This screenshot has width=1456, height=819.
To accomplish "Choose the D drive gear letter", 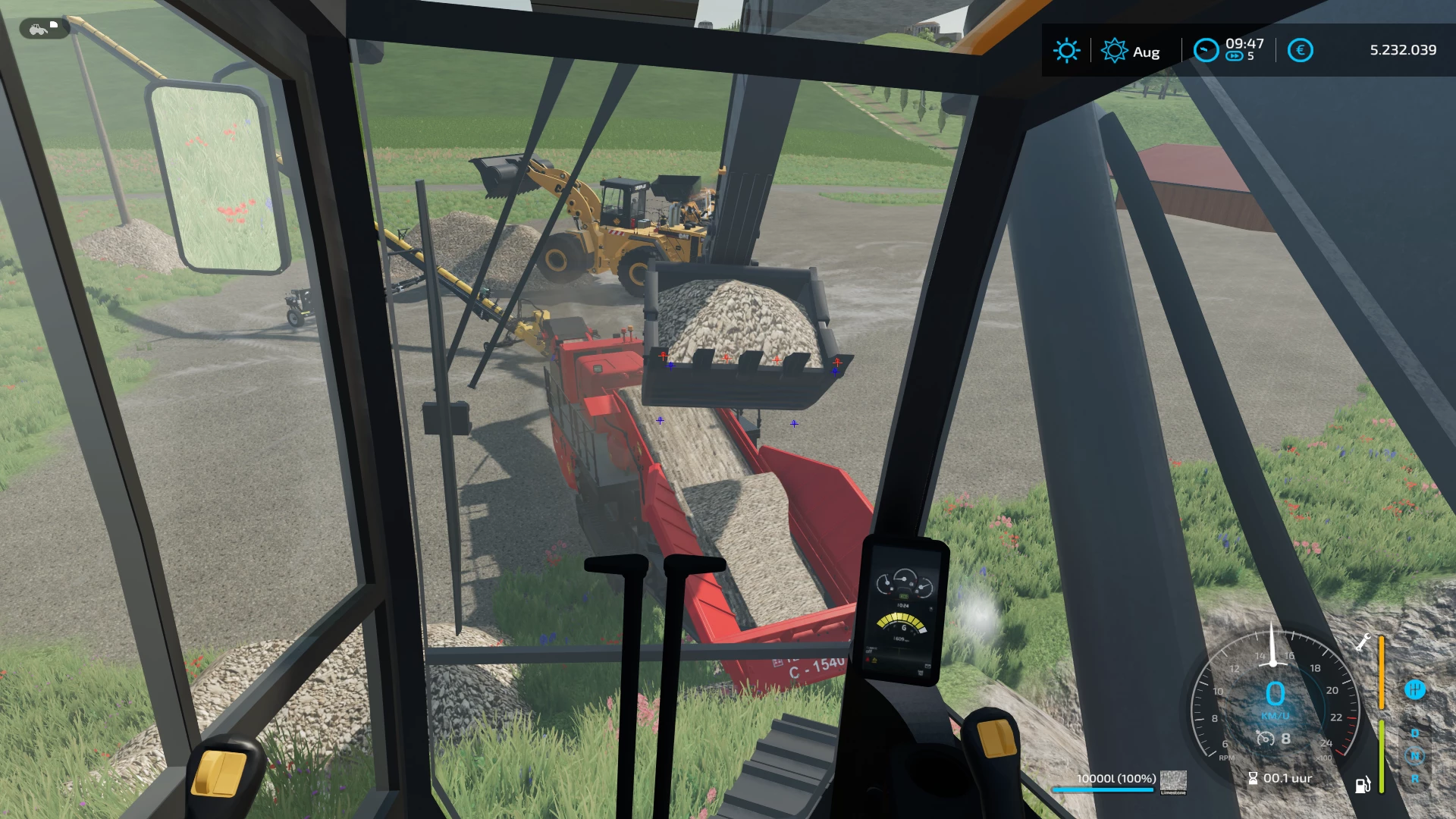I will point(1414,733).
